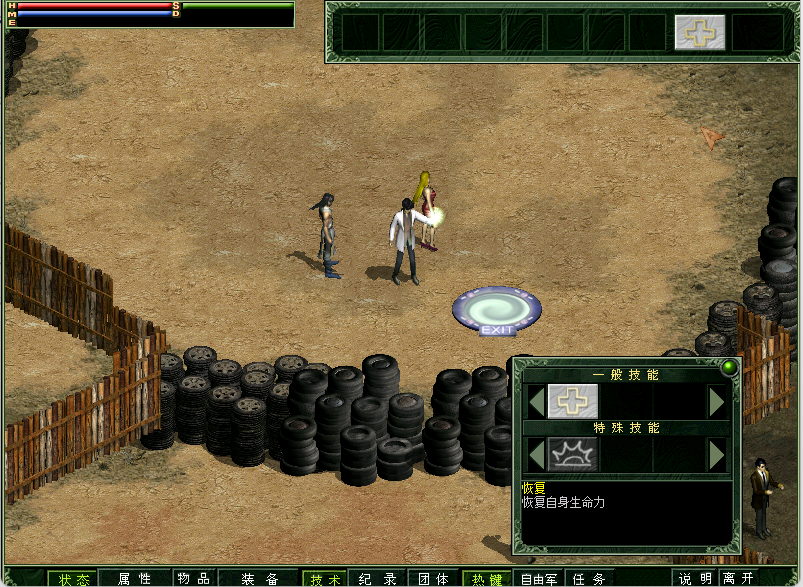Open the 状态 status menu
Viewport: 803px width, 587px height.
(x=73, y=578)
